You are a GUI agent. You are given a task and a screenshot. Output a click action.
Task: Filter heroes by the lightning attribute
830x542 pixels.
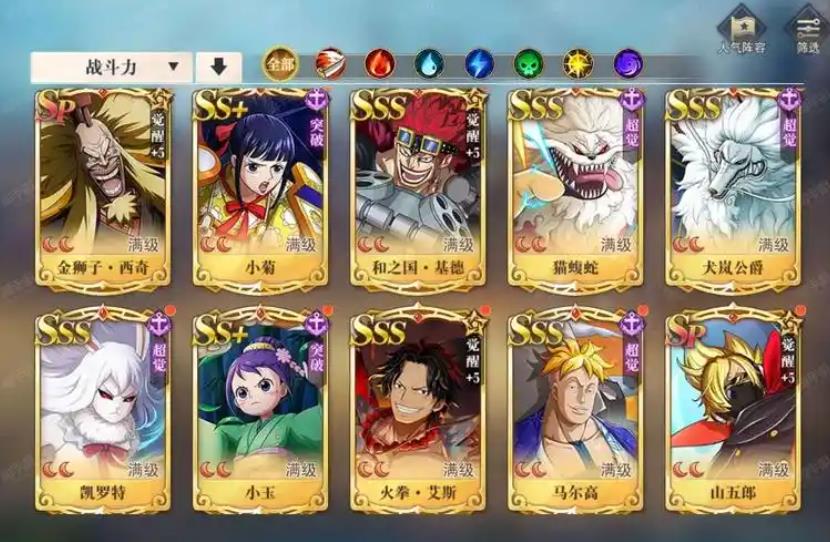click(x=479, y=65)
